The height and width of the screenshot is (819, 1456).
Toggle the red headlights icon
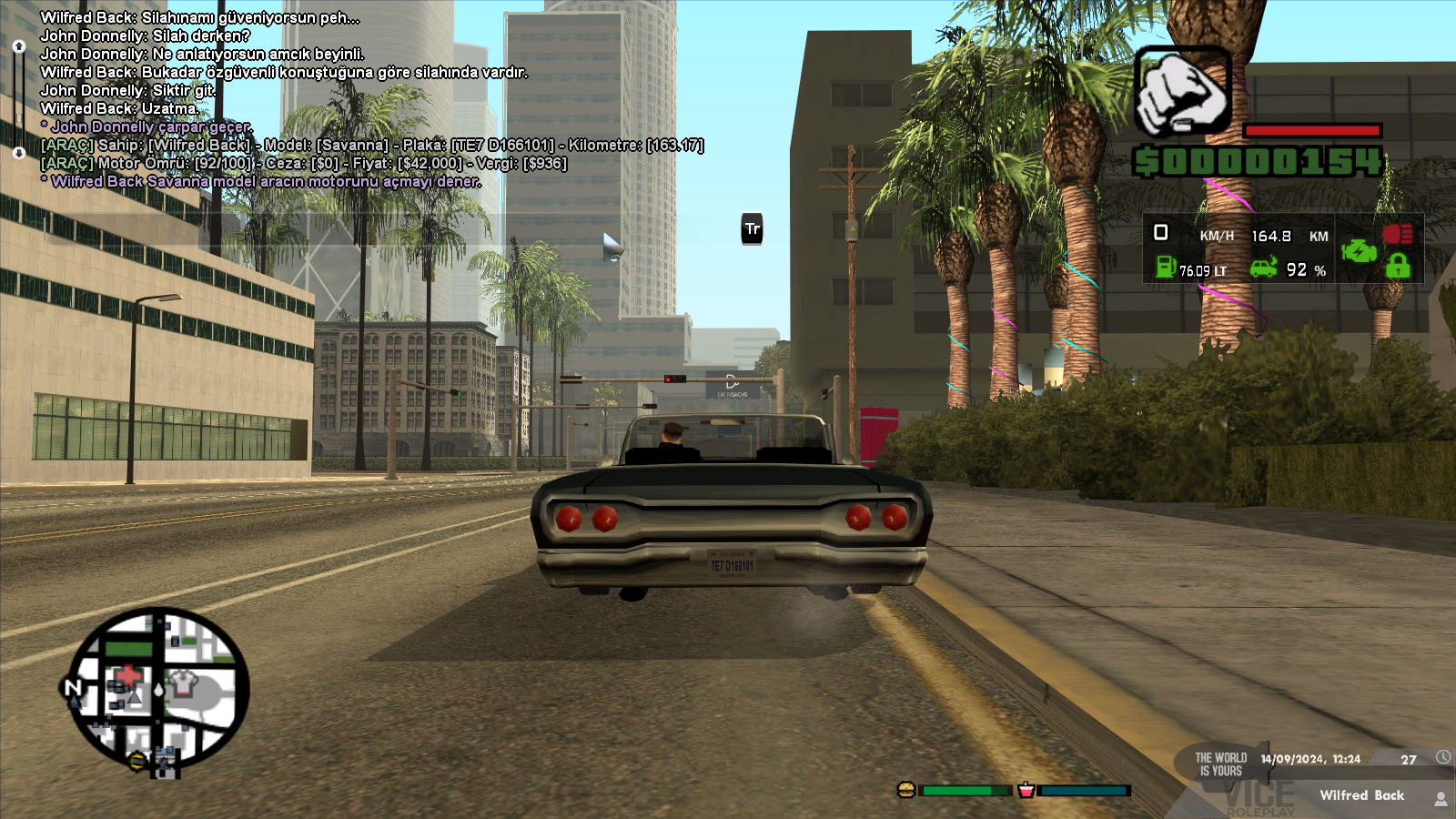tap(1398, 234)
